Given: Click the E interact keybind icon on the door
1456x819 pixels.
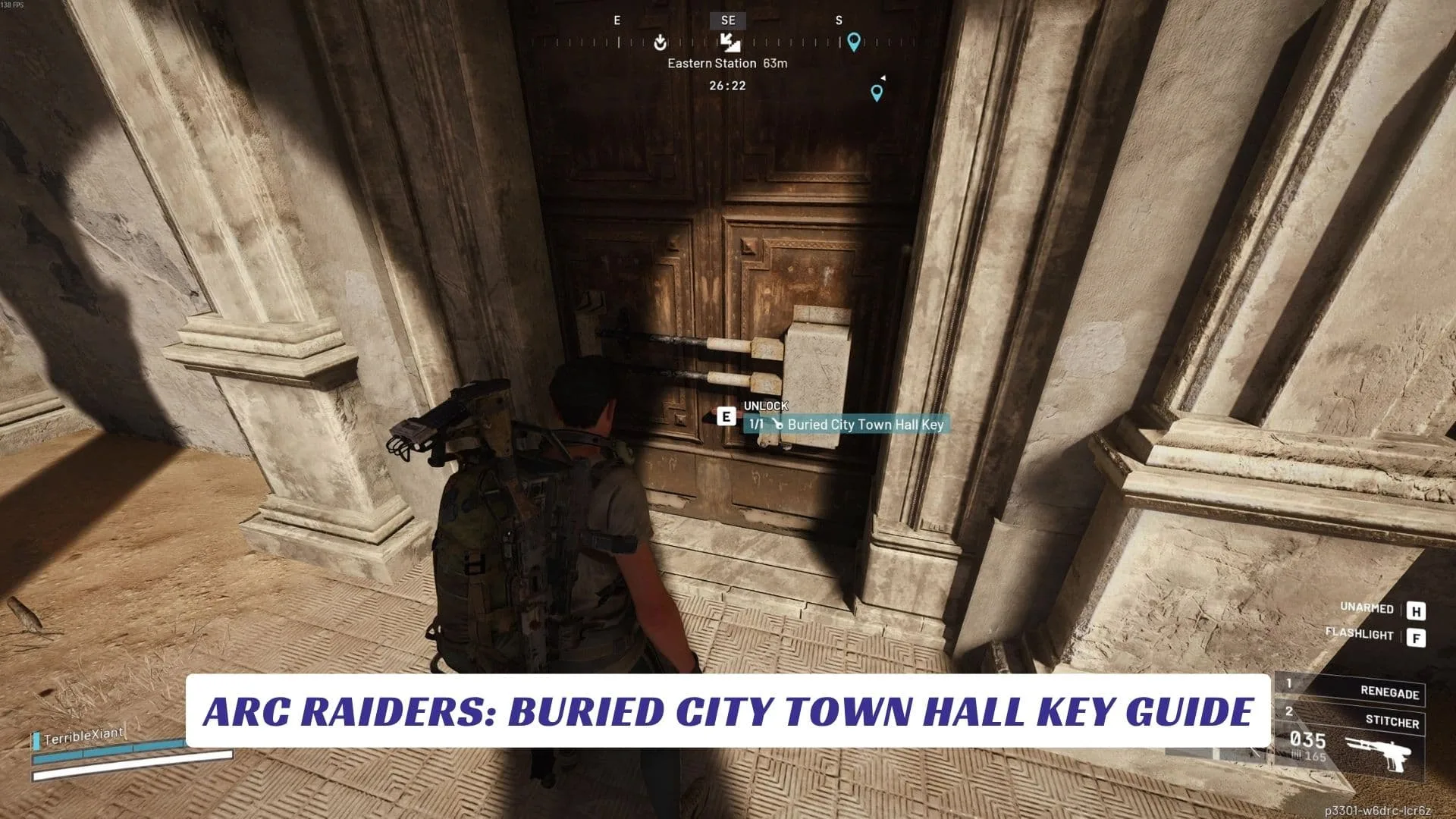Looking at the screenshot, I should coord(726,417).
